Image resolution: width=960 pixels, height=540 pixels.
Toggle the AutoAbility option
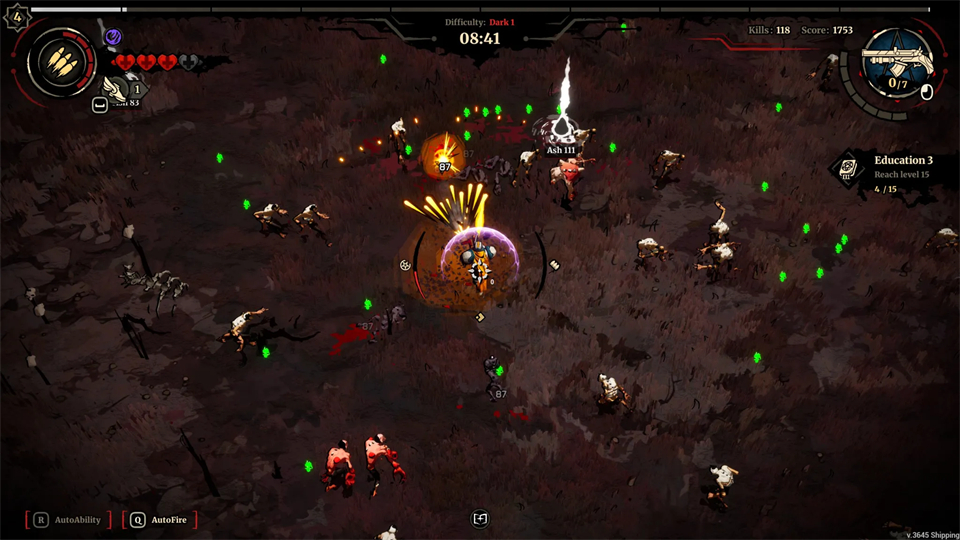[68, 520]
